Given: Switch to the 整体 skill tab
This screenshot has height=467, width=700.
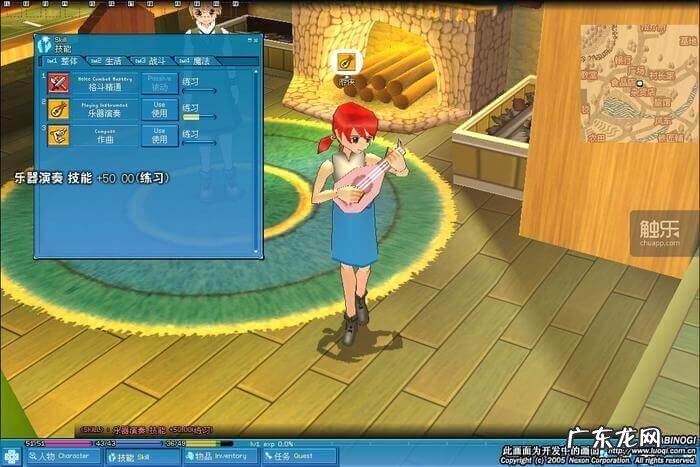Looking at the screenshot, I should click(64, 61).
